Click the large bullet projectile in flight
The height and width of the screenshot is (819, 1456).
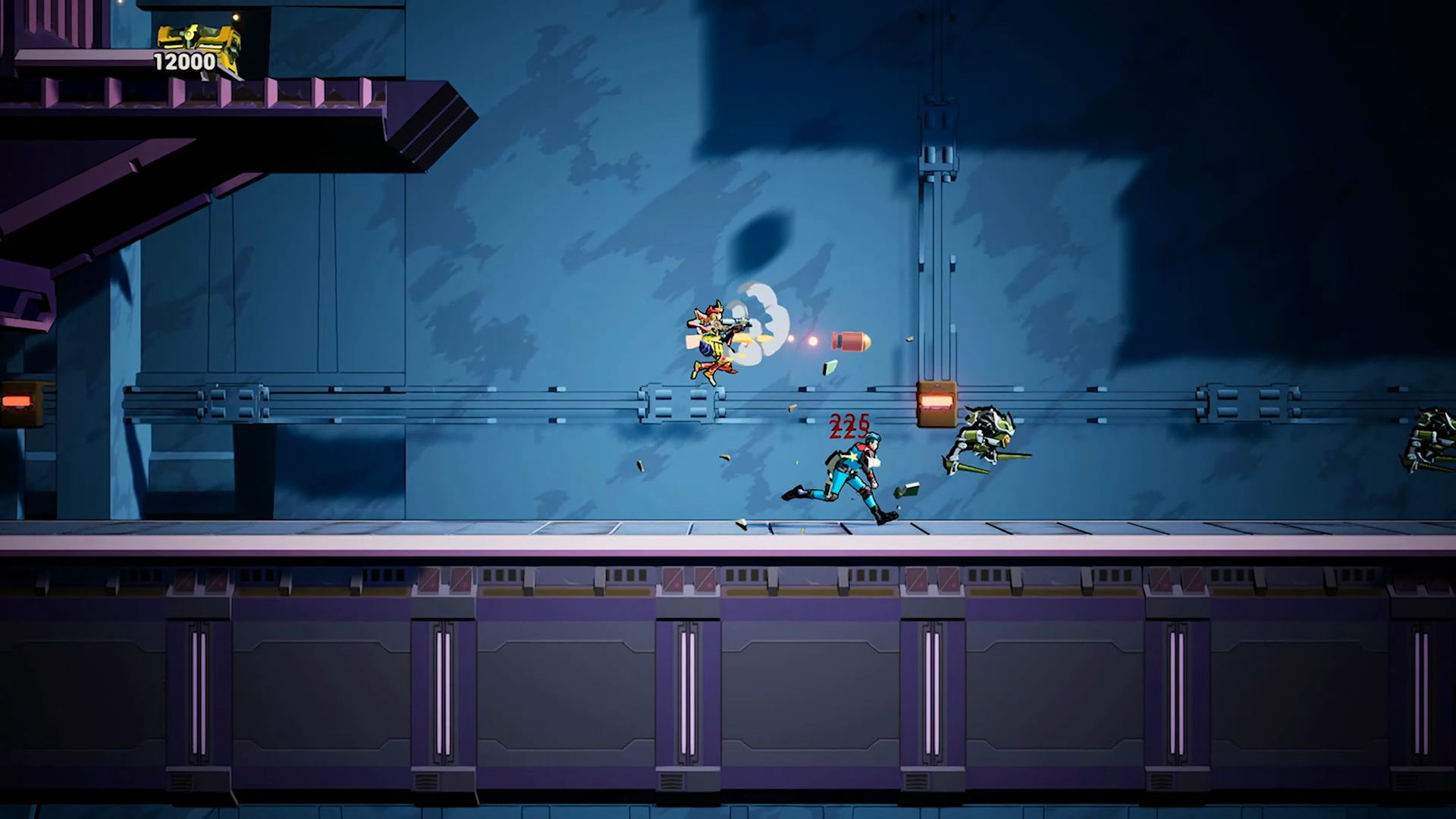tap(849, 342)
